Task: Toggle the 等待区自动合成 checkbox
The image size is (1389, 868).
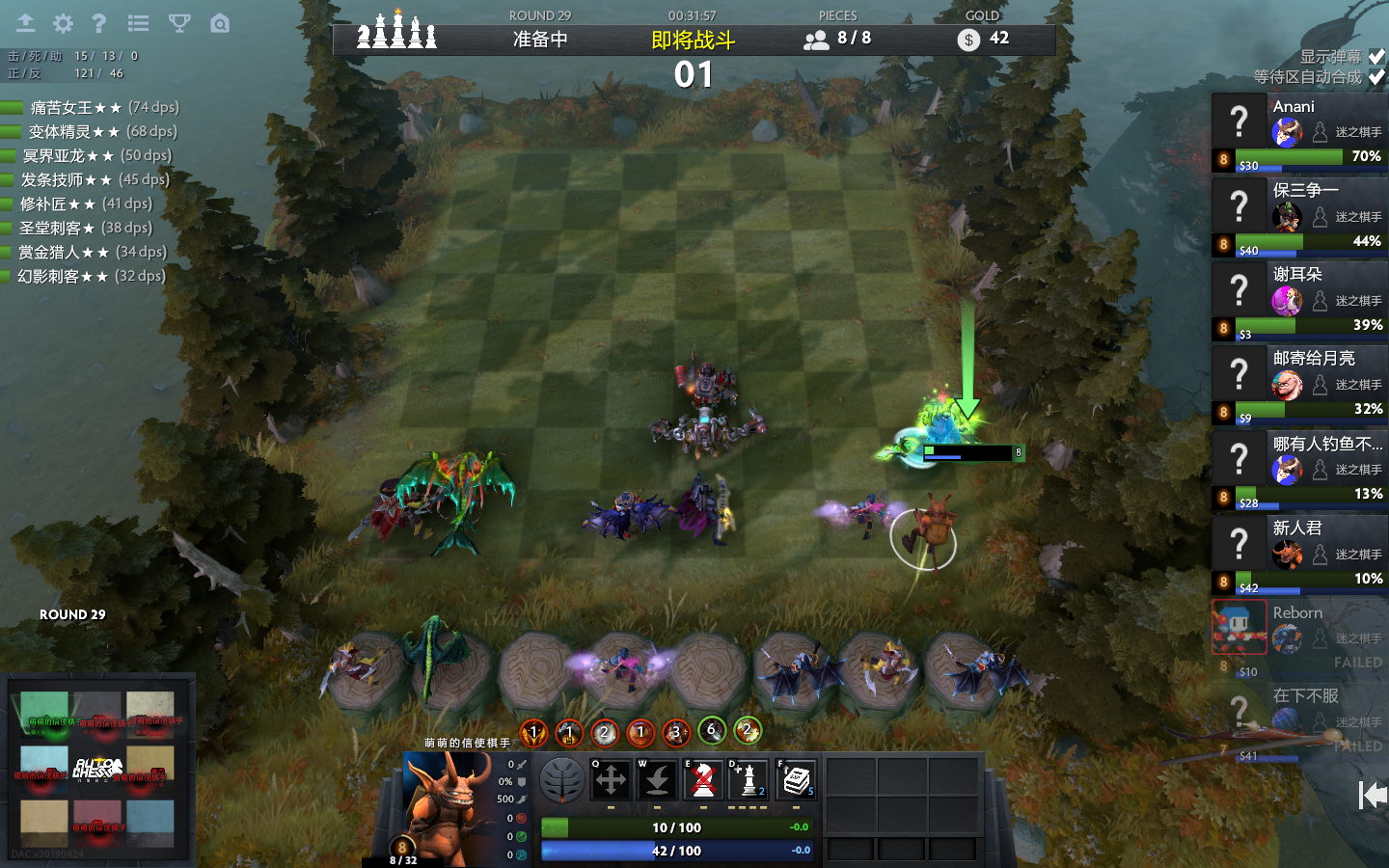Action: (x=1376, y=77)
